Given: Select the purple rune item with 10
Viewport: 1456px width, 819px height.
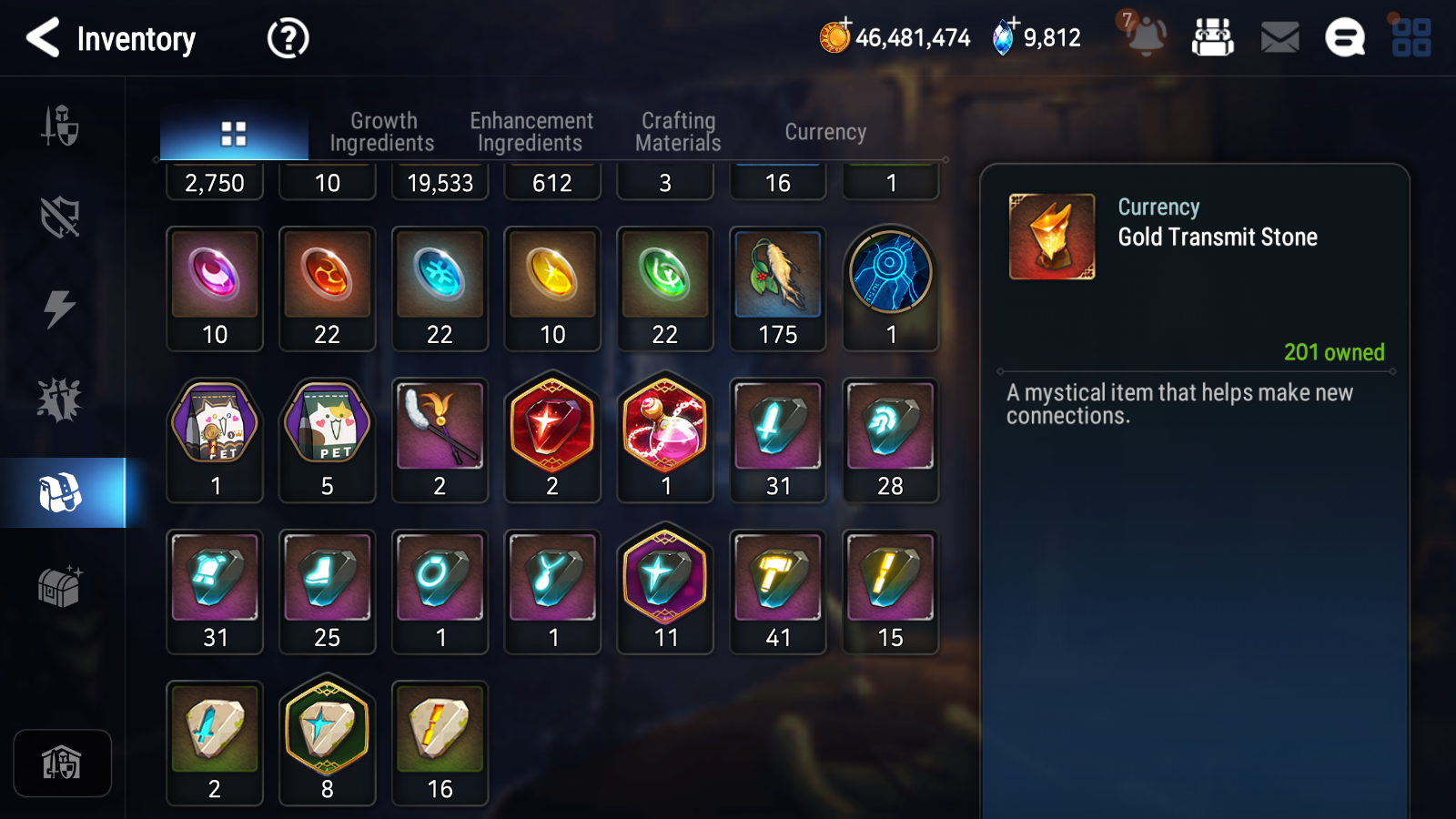Looking at the screenshot, I should (215, 288).
